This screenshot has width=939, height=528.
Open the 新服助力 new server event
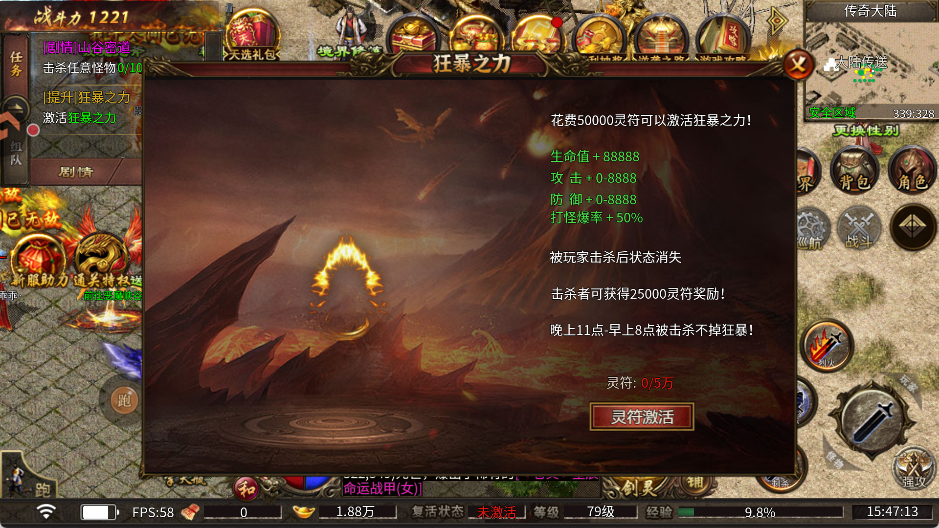38,260
